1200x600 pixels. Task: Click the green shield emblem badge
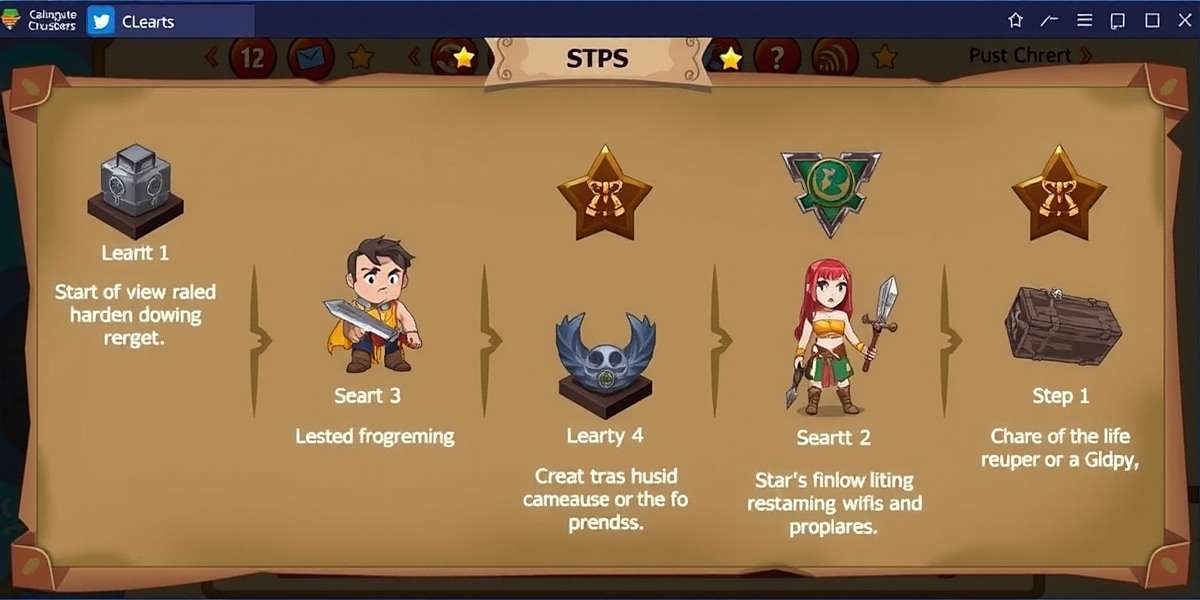tap(831, 190)
